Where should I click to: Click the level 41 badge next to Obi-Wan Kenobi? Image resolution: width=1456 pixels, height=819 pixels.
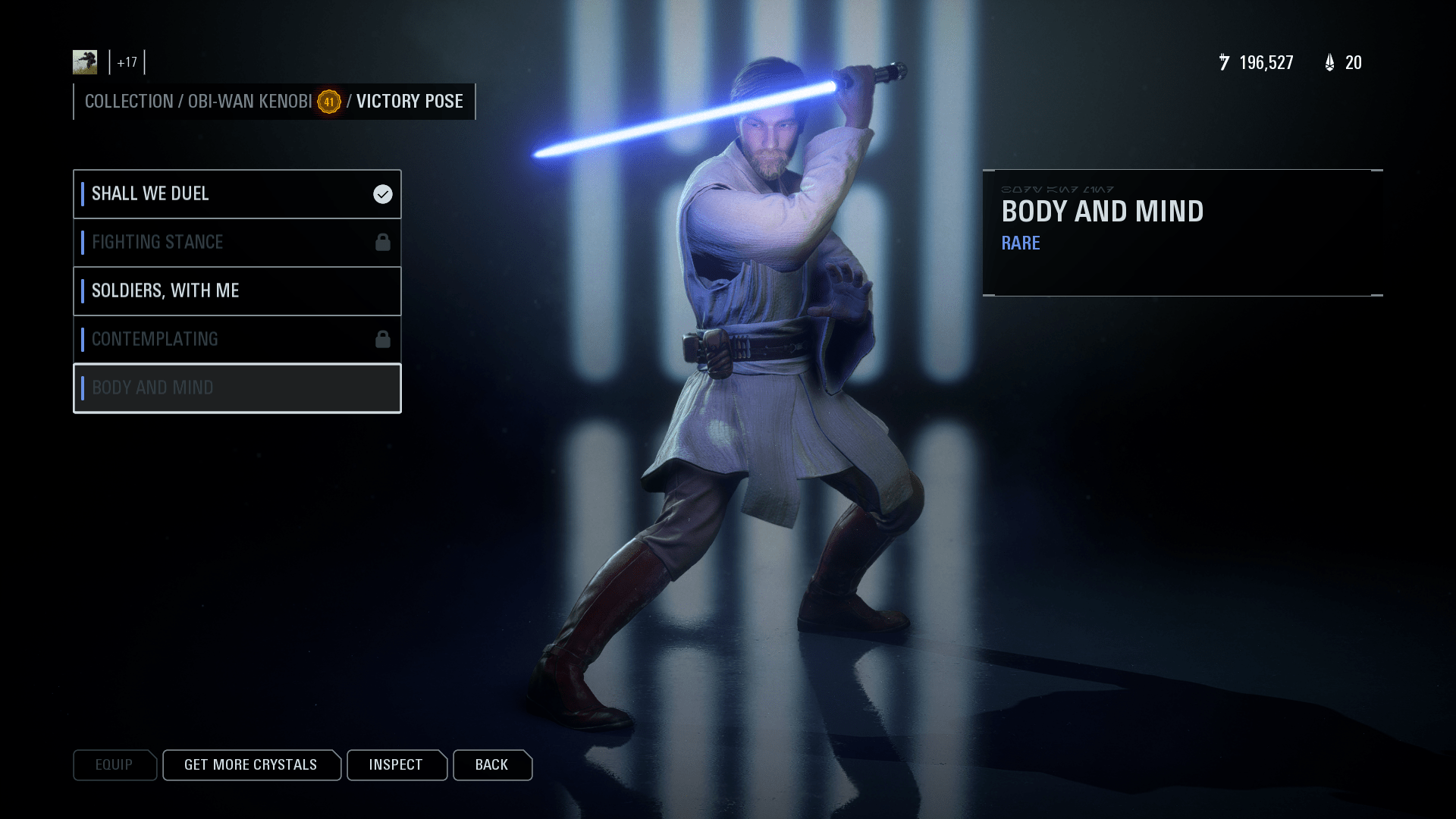329,102
